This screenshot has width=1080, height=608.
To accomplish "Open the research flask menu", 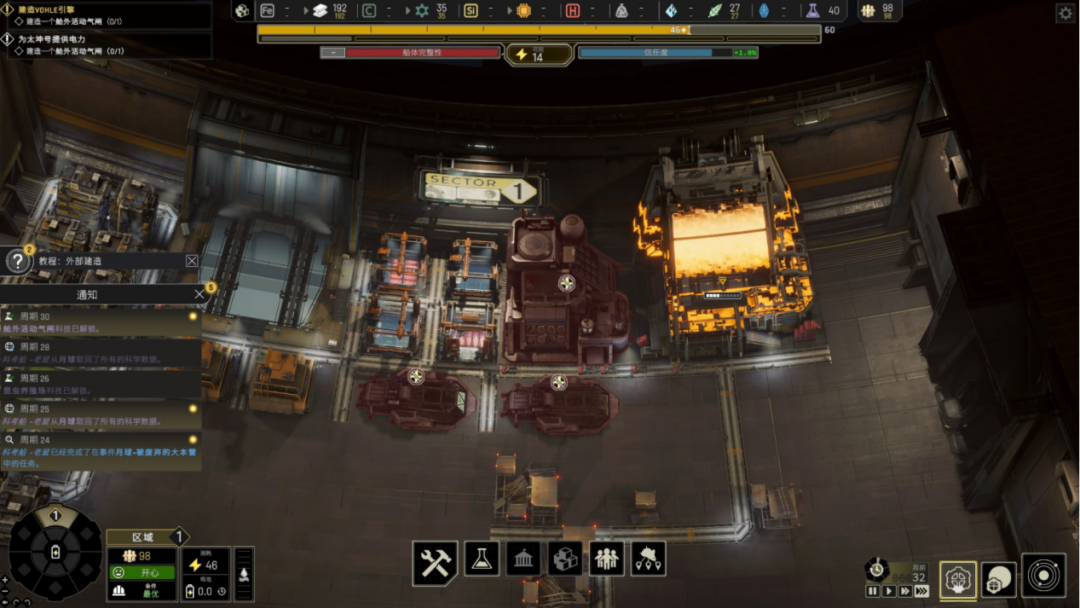I will [x=480, y=559].
